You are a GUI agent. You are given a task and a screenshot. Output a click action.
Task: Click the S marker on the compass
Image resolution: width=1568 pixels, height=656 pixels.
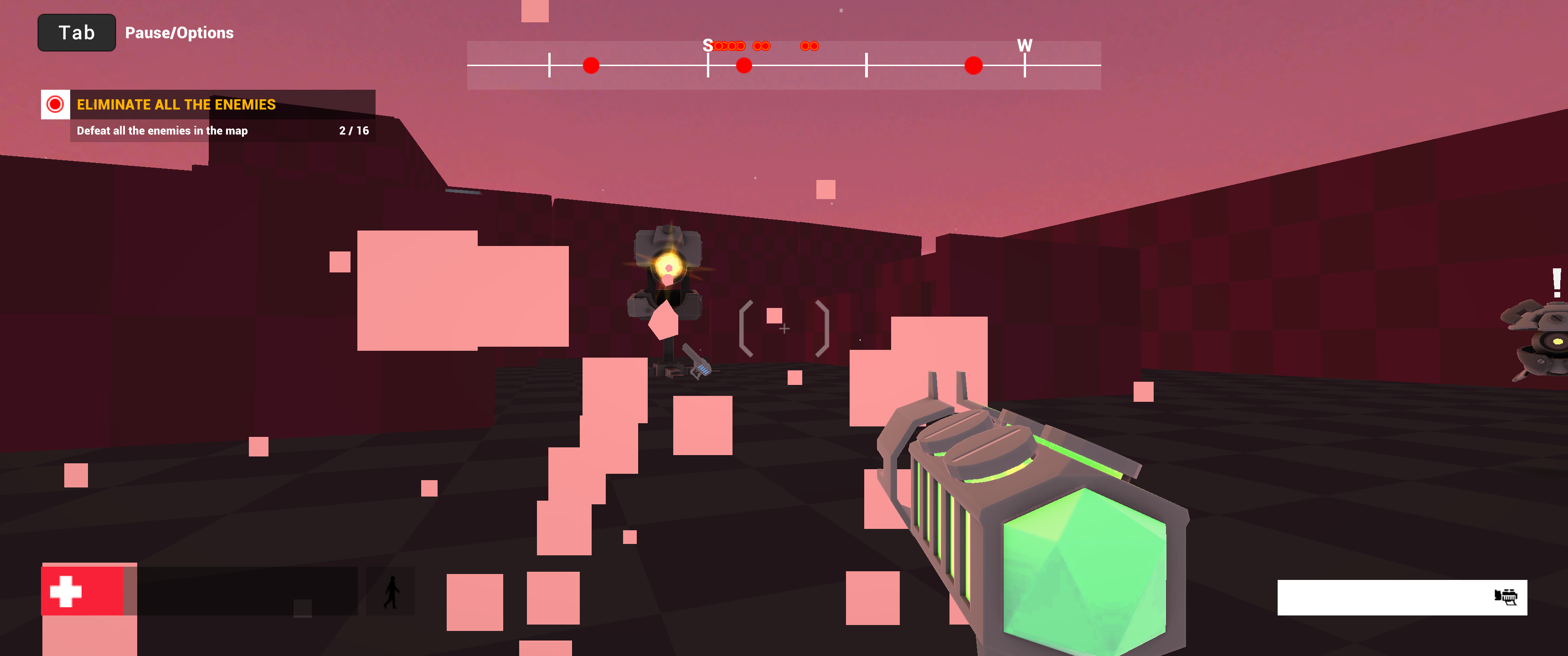707,45
